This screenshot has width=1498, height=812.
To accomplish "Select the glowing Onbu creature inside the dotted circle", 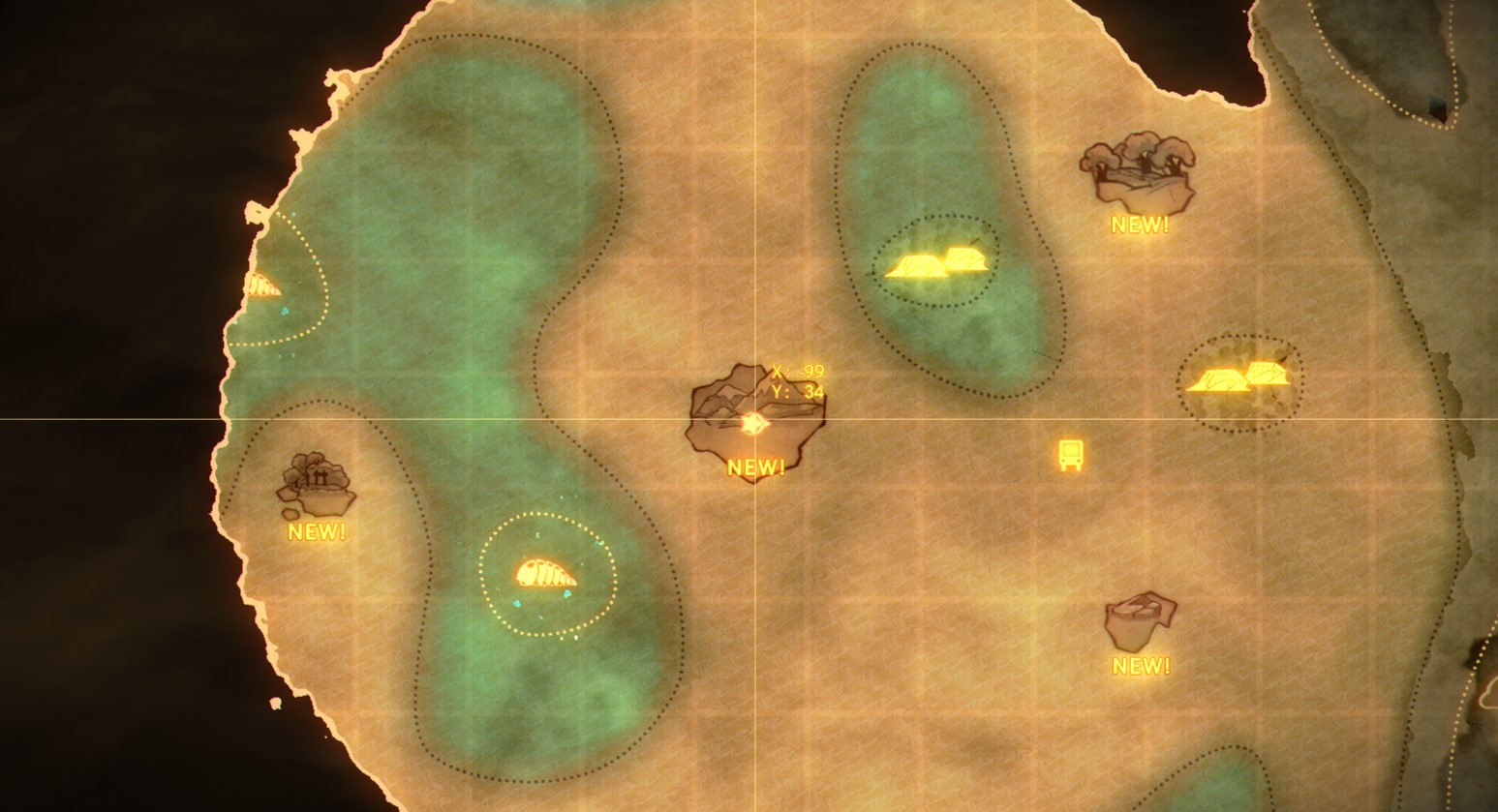I will [x=544, y=573].
